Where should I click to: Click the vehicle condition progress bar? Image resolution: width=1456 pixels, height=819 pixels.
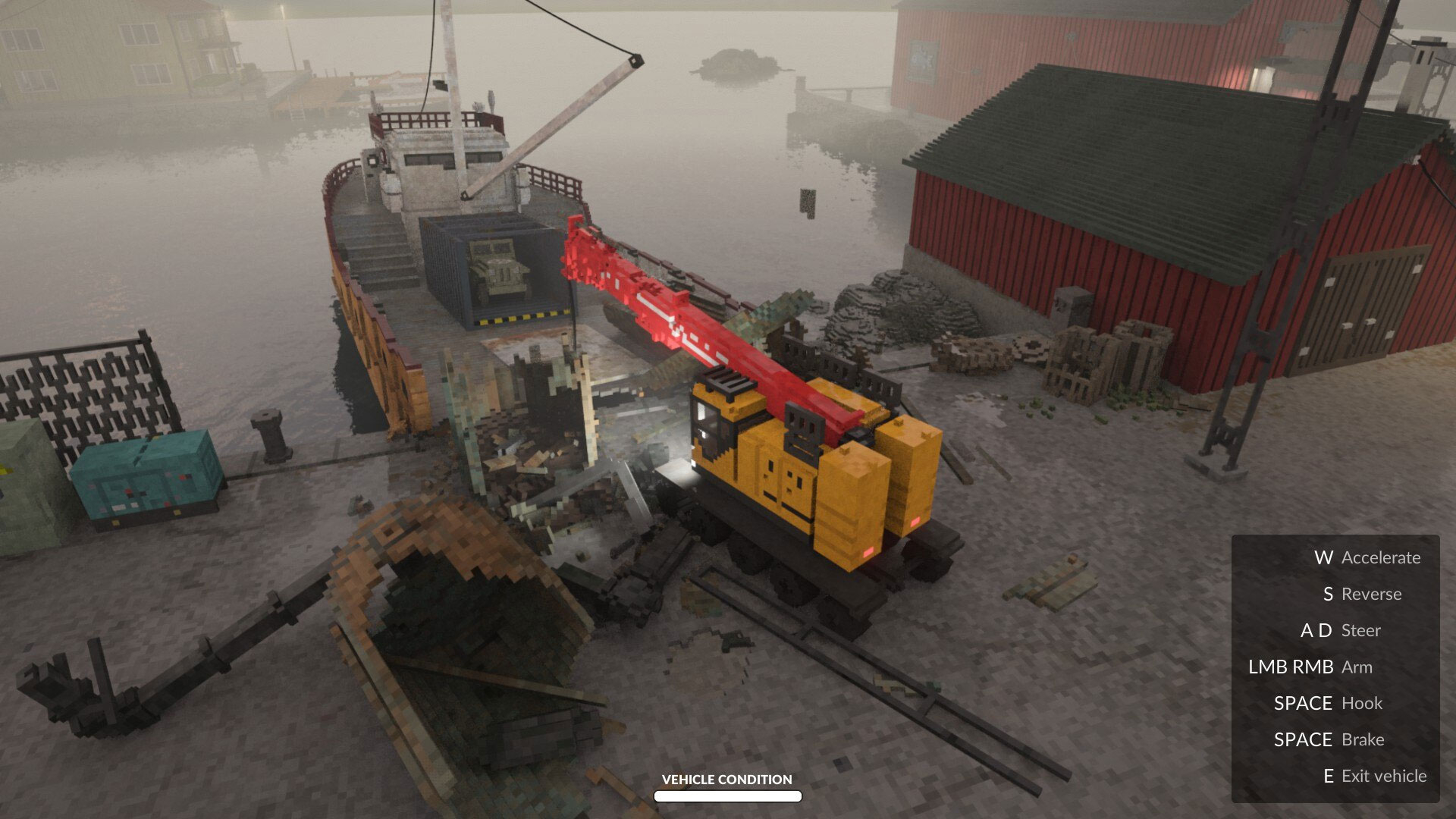click(726, 796)
